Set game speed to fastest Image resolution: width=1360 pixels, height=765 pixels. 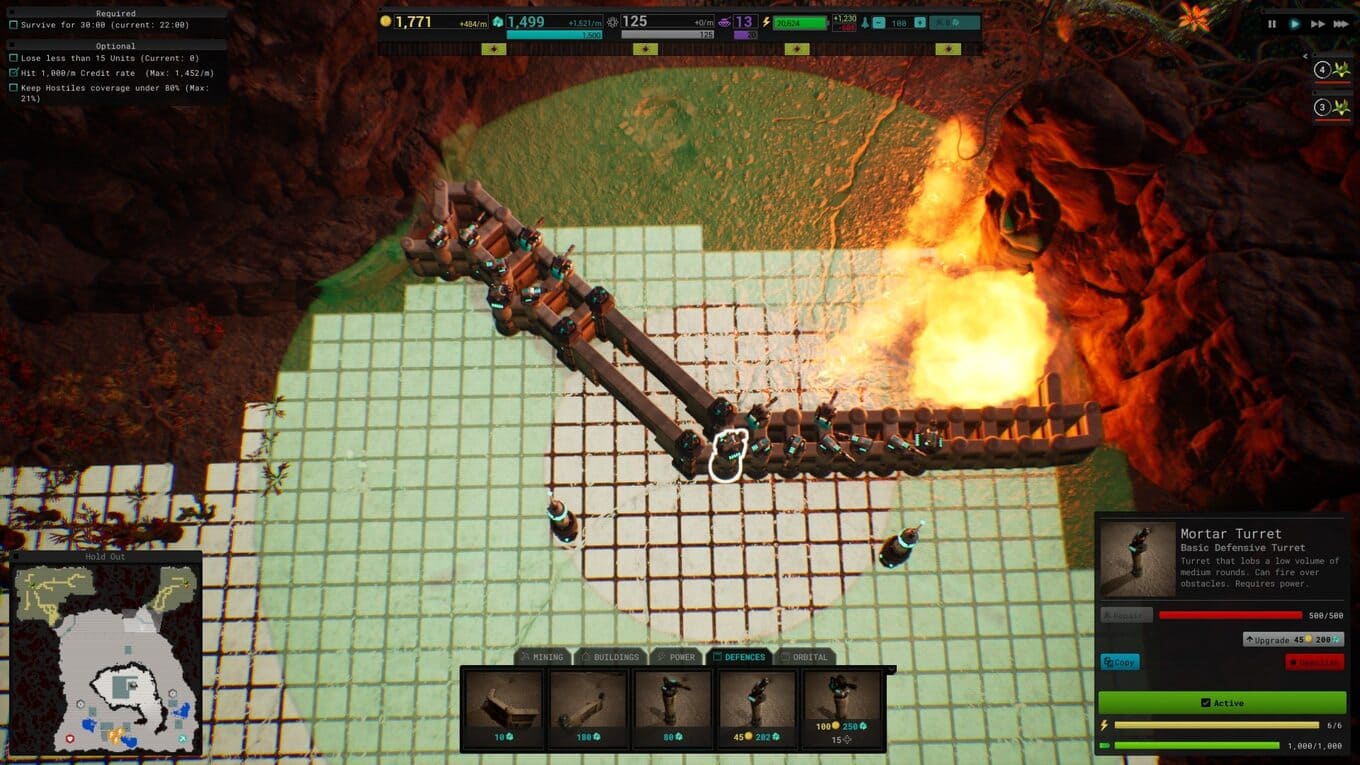1341,24
